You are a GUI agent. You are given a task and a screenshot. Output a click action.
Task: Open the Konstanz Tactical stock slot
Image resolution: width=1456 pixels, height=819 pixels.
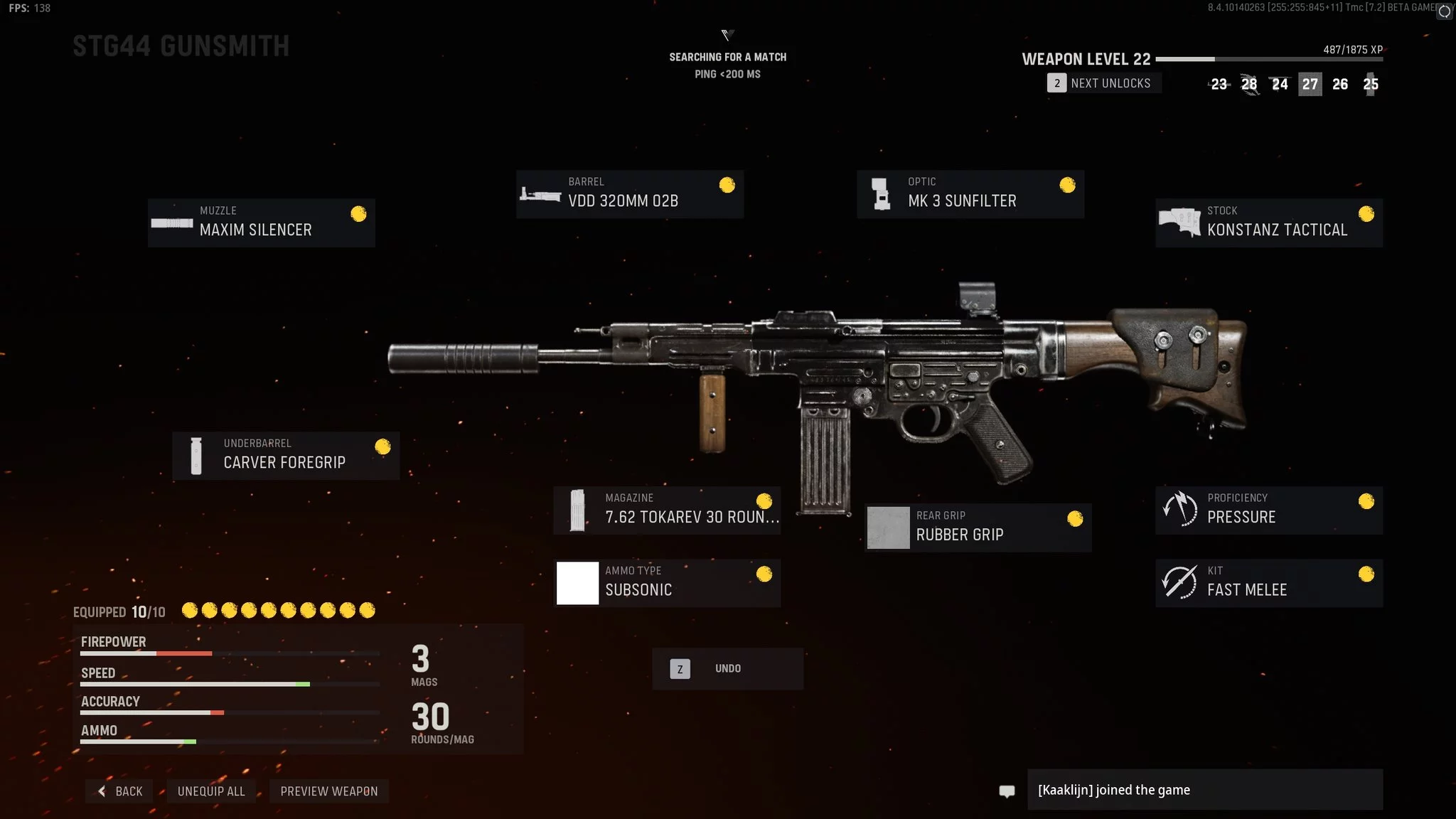[1268, 223]
